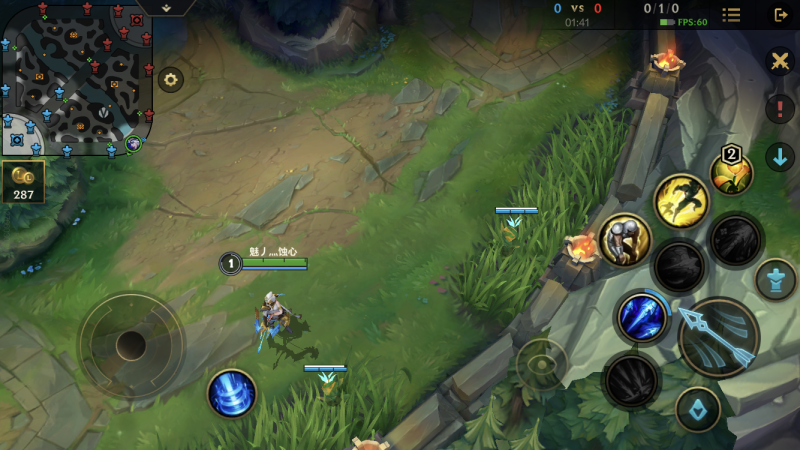Expand the dropdown arrow above the minimap
Viewport: 800px width, 450px height.
[166, 7]
